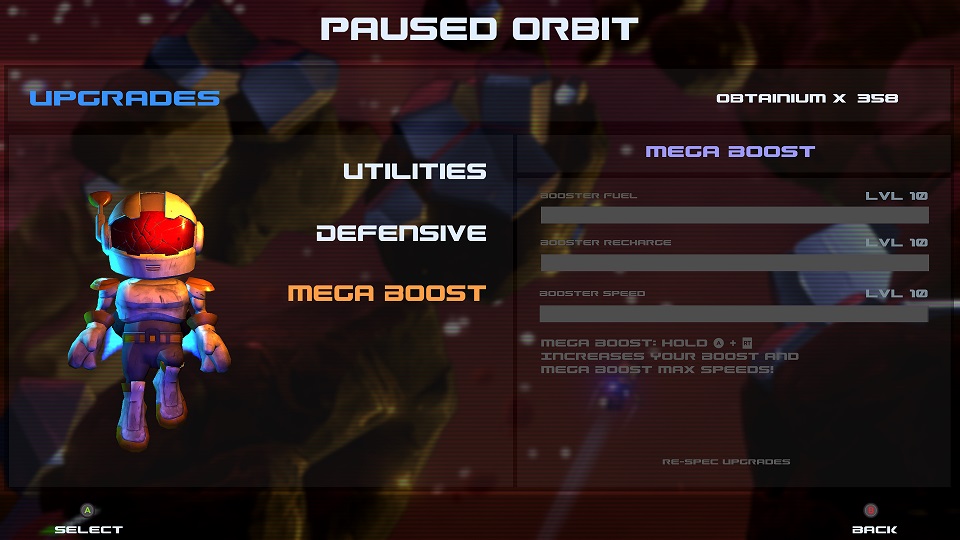Image resolution: width=960 pixels, height=540 pixels.
Task: Select the Defensive upgrade category
Action: click(401, 233)
